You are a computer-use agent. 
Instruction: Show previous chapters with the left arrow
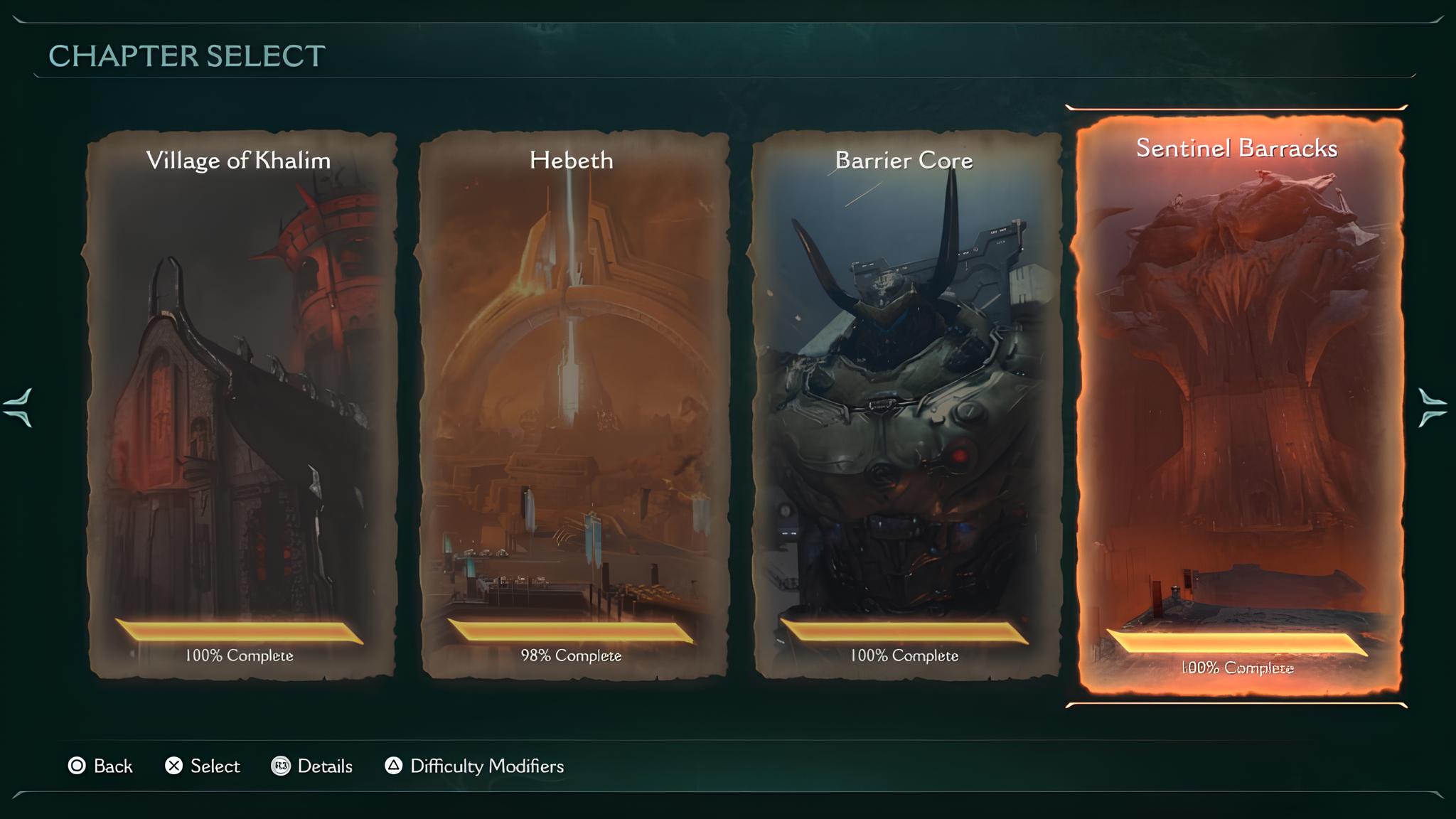coord(18,407)
